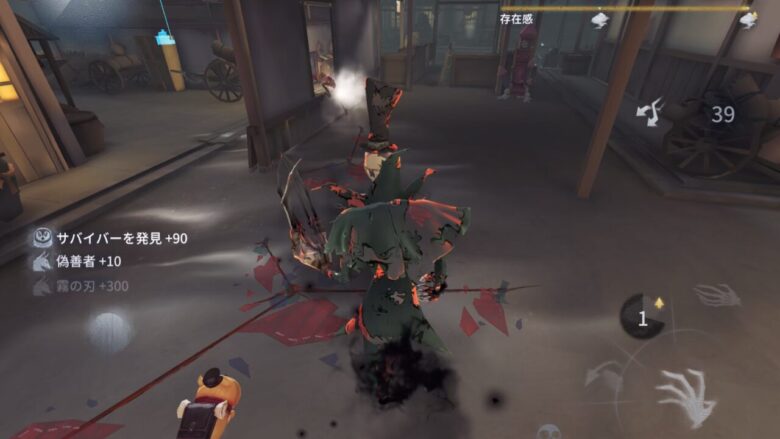This screenshot has width=780, height=439.
Task: Use the dark ability showing count 1
Action: (x=643, y=317)
